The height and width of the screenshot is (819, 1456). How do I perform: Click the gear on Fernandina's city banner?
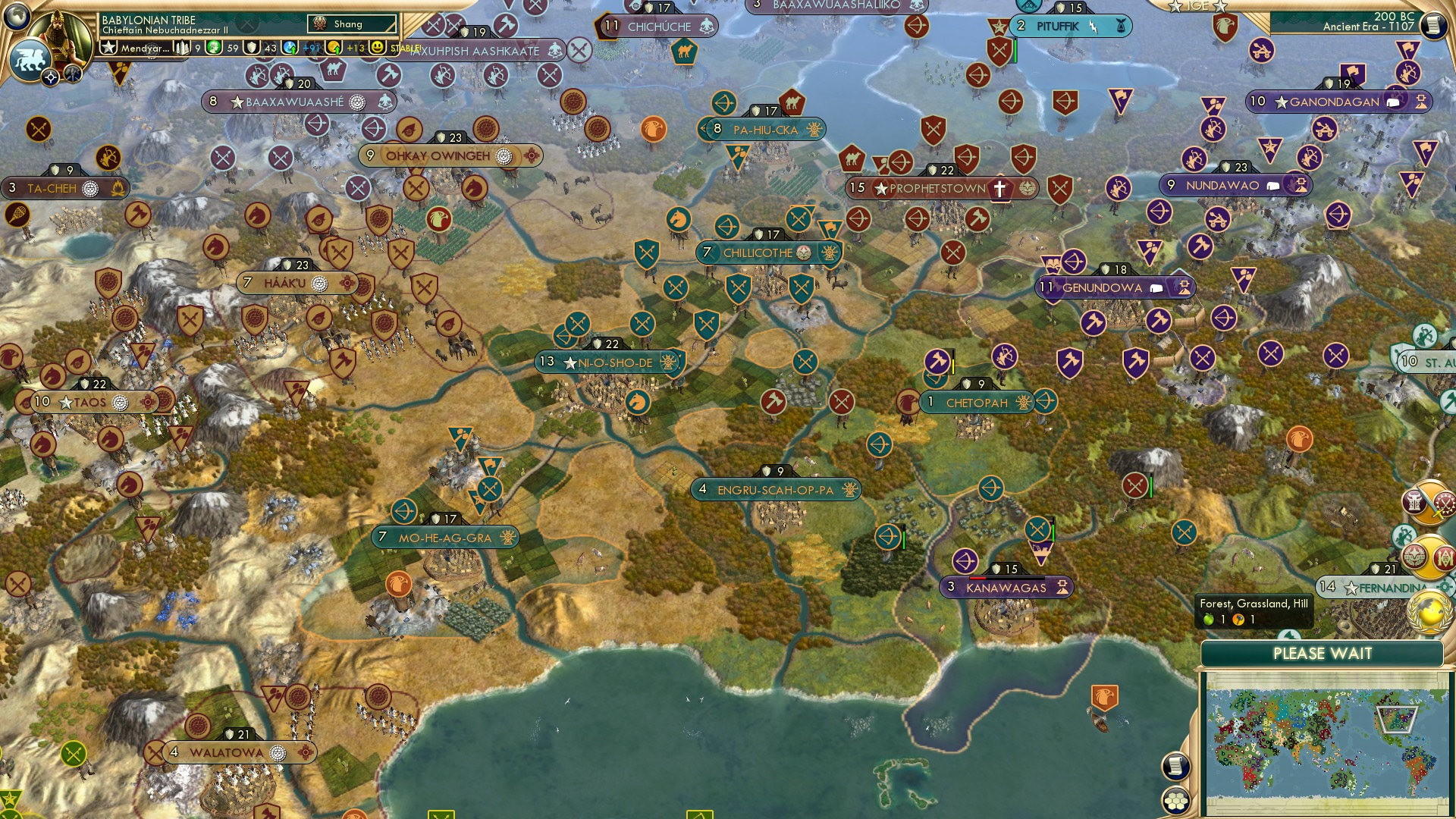coord(1445,587)
